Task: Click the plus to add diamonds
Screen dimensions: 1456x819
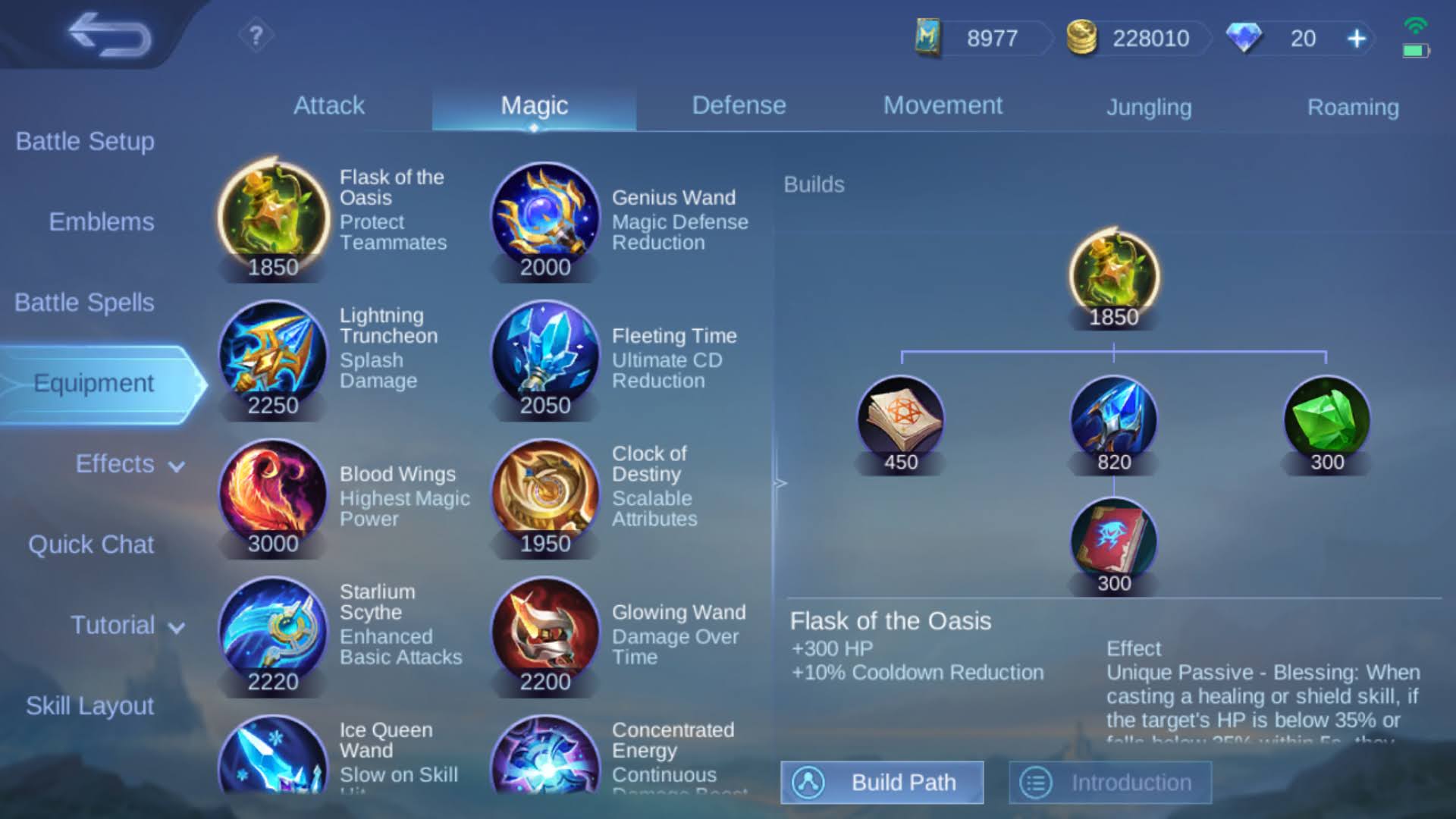Action: click(1357, 37)
